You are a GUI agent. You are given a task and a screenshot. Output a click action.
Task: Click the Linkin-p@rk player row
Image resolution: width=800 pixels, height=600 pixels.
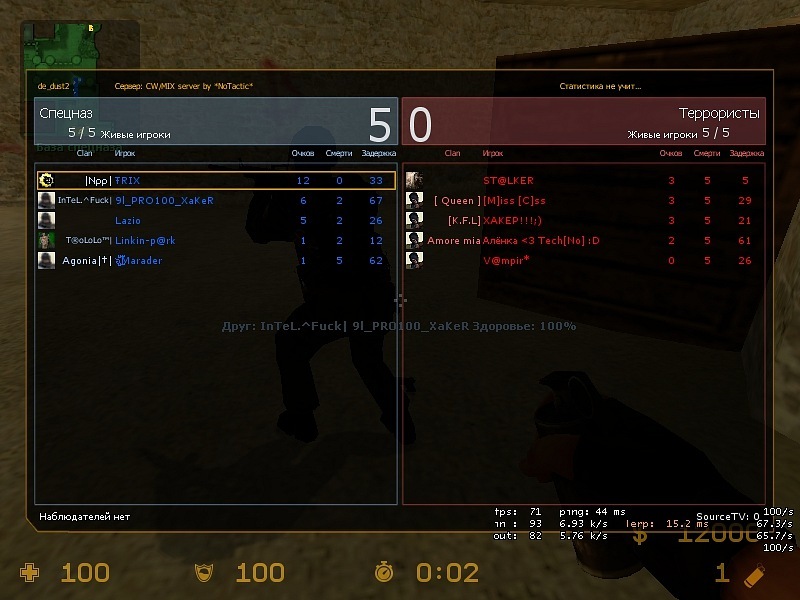click(x=215, y=240)
